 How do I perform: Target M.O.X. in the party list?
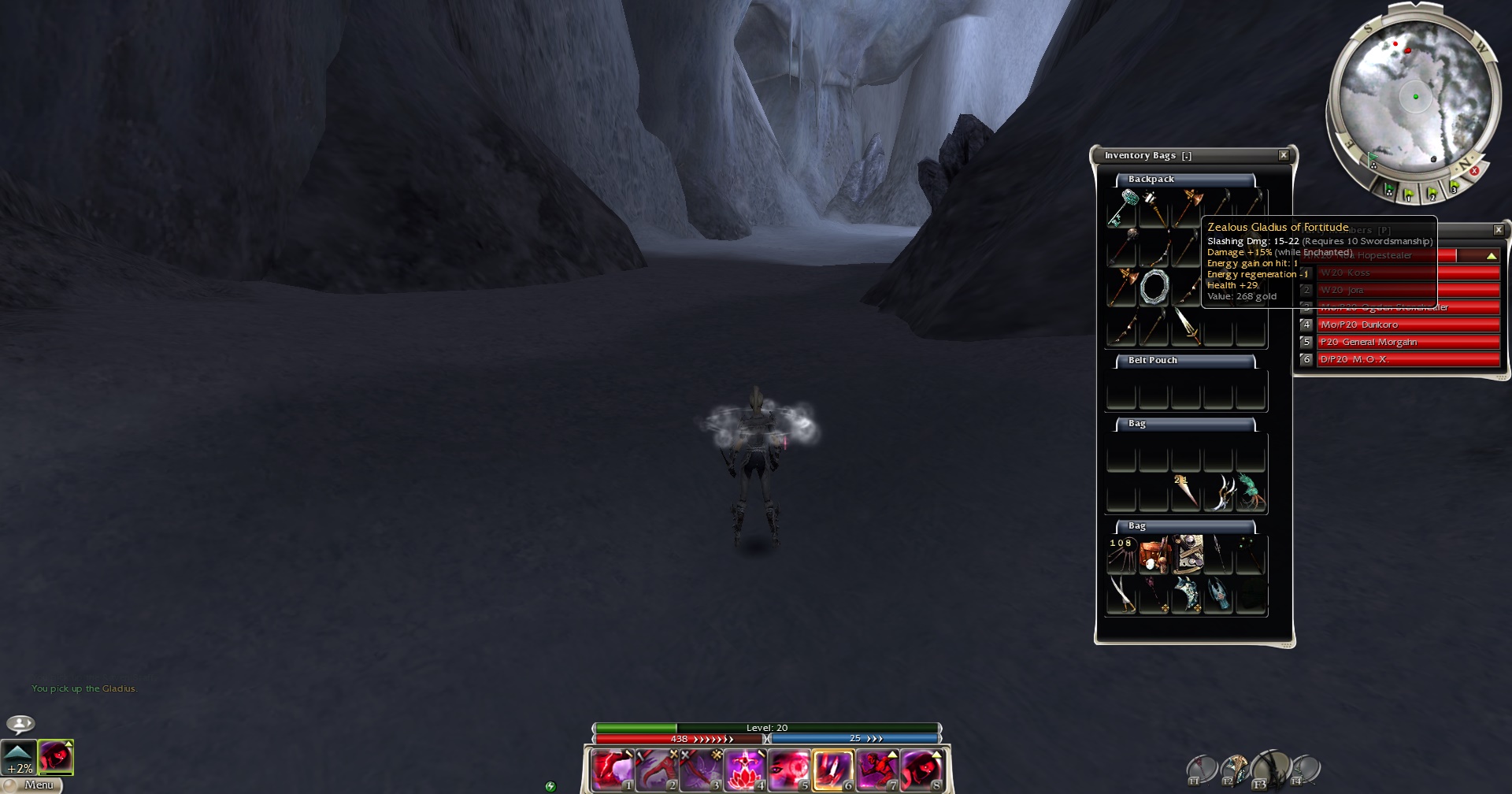click(1407, 359)
